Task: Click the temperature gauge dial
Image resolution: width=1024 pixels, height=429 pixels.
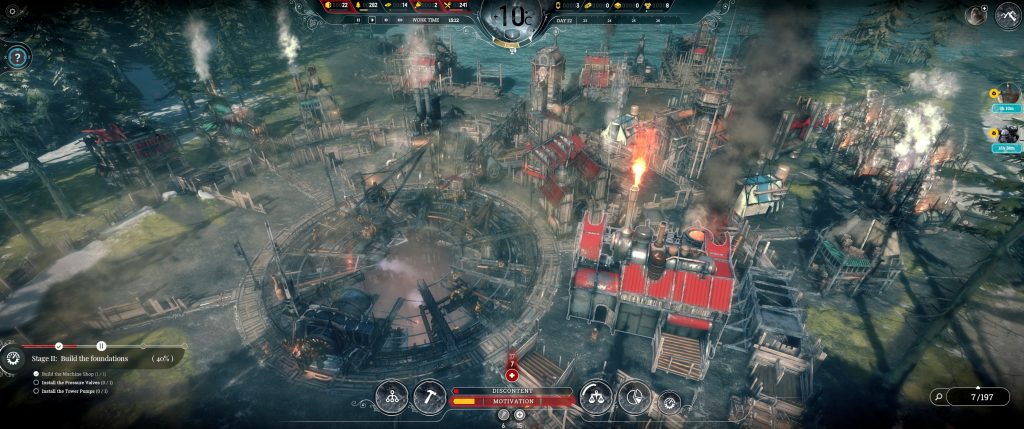Action: (x=513, y=21)
